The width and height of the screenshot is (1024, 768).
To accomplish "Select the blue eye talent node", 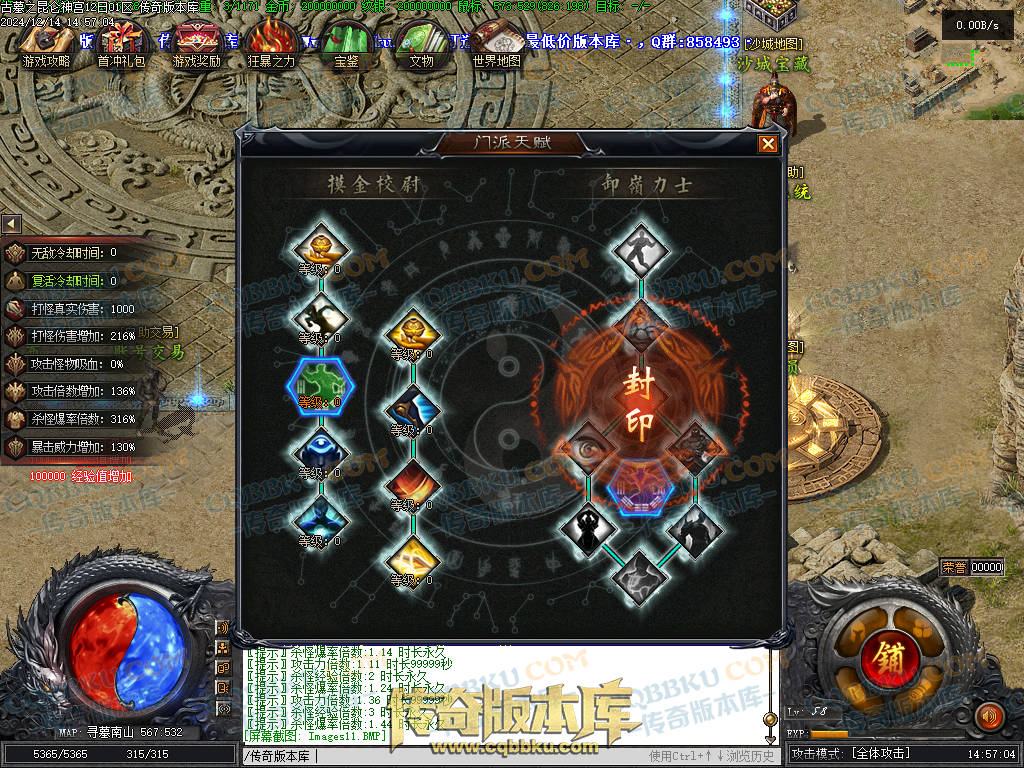I will coord(320,449).
